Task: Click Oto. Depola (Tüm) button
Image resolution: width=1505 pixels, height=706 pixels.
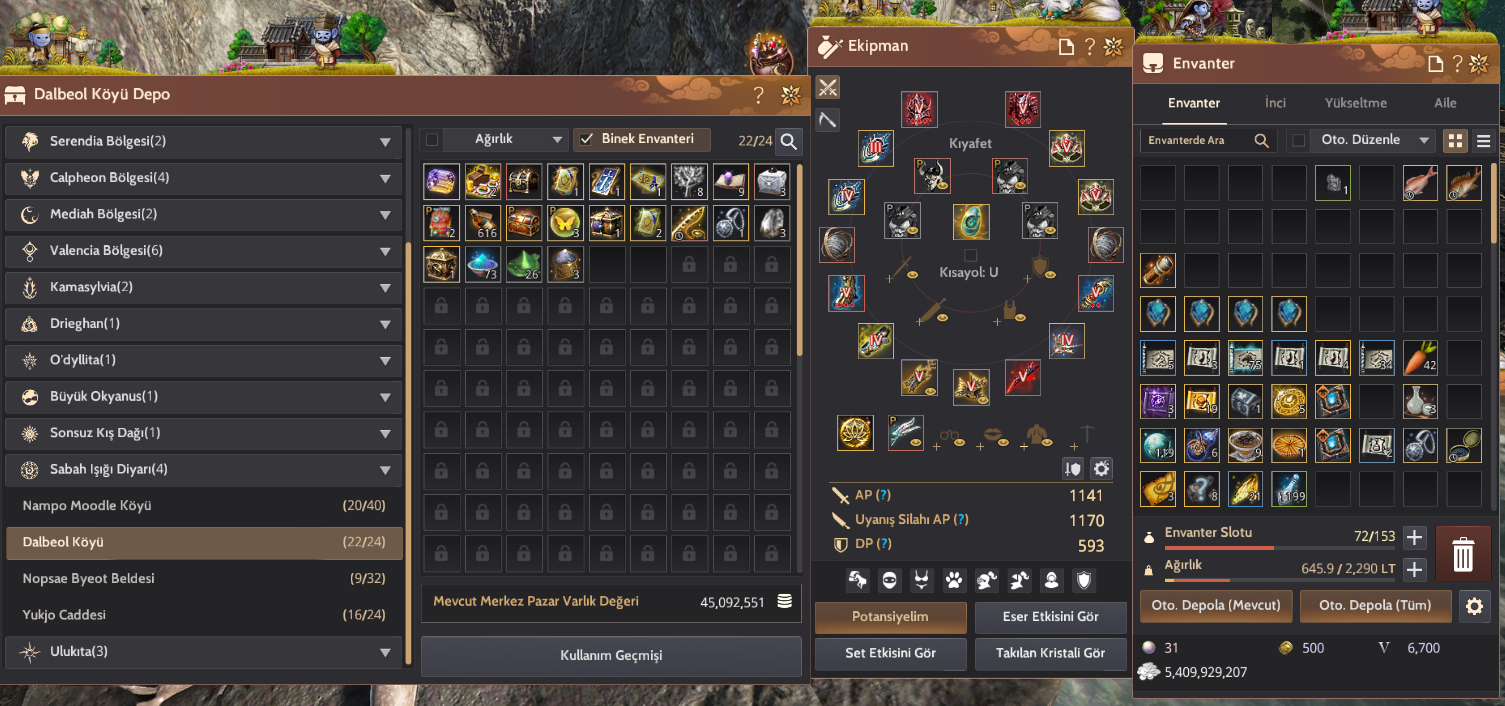Action: point(1375,605)
